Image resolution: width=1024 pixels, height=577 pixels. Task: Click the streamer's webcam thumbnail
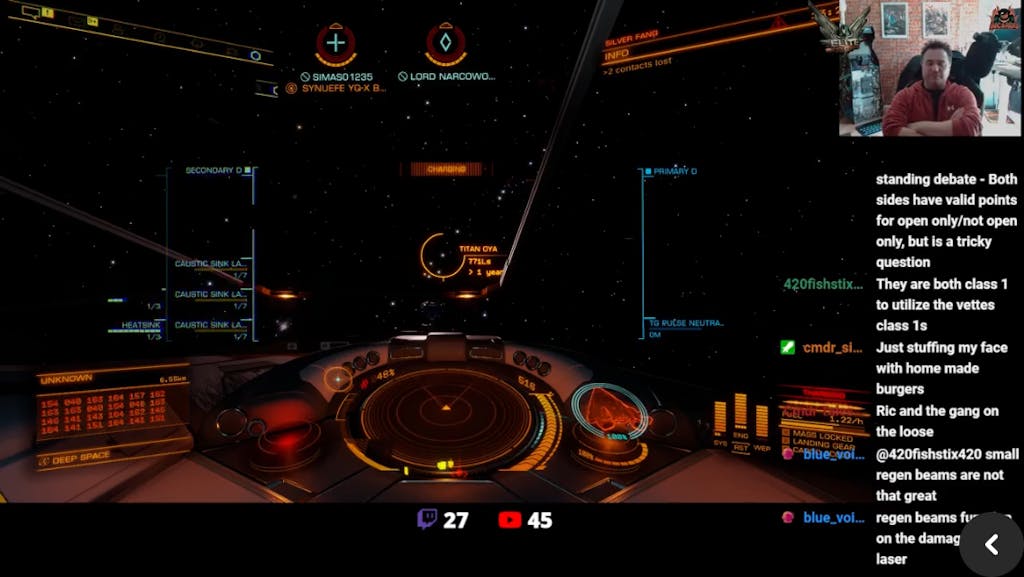(x=929, y=69)
